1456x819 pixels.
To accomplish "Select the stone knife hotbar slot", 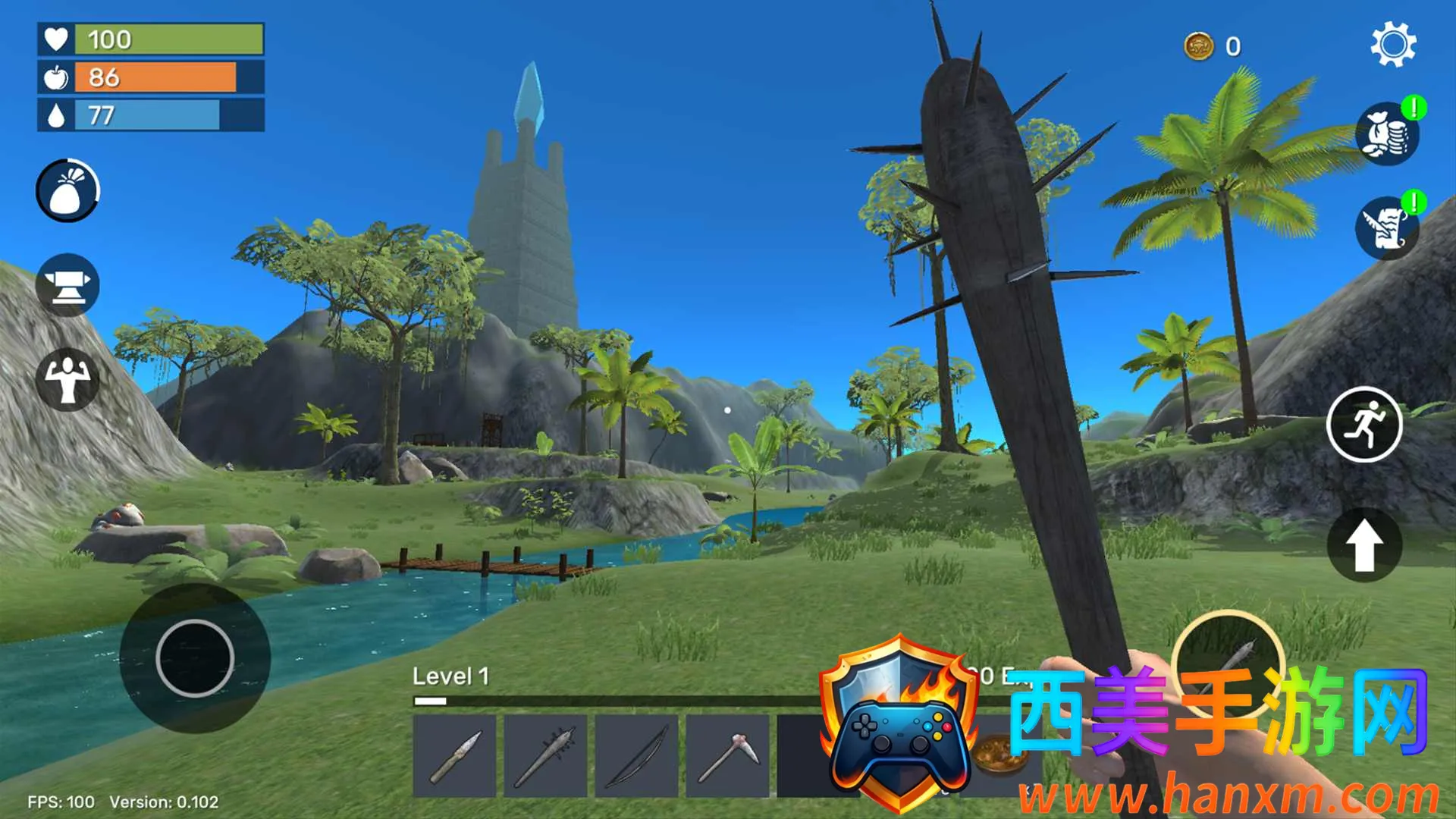I will (454, 756).
